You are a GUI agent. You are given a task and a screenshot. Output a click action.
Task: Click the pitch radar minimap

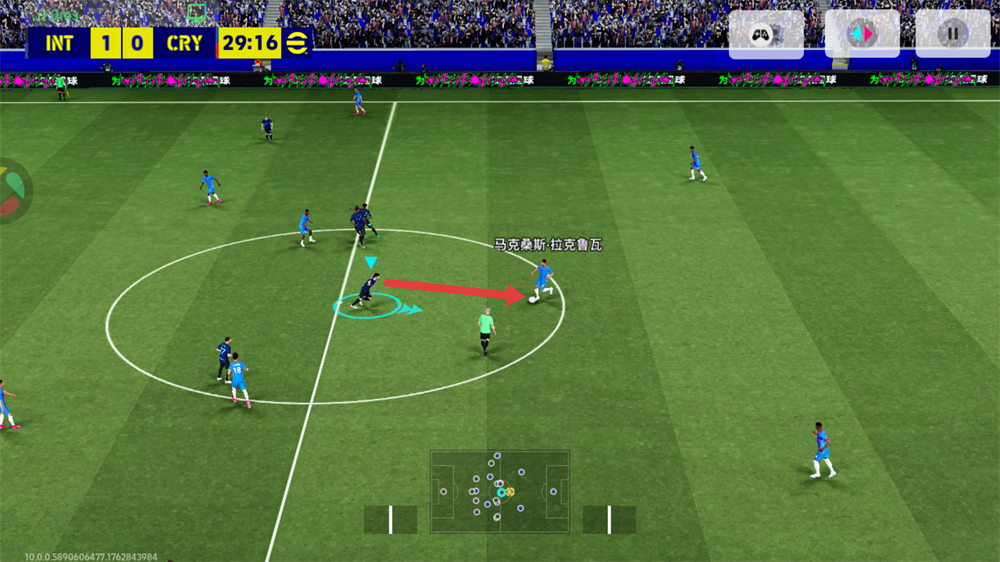[x=499, y=491]
